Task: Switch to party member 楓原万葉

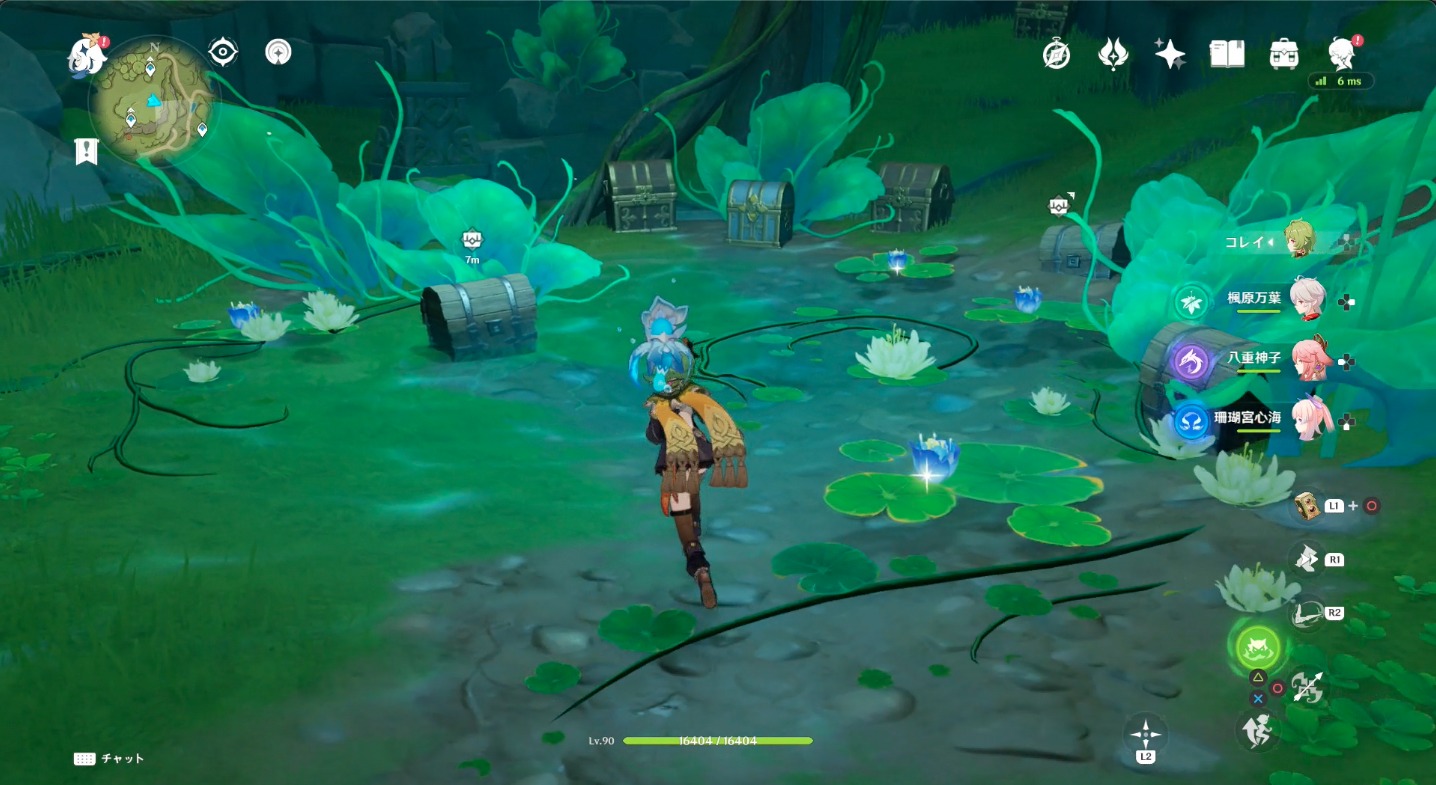Action: (x=1306, y=298)
